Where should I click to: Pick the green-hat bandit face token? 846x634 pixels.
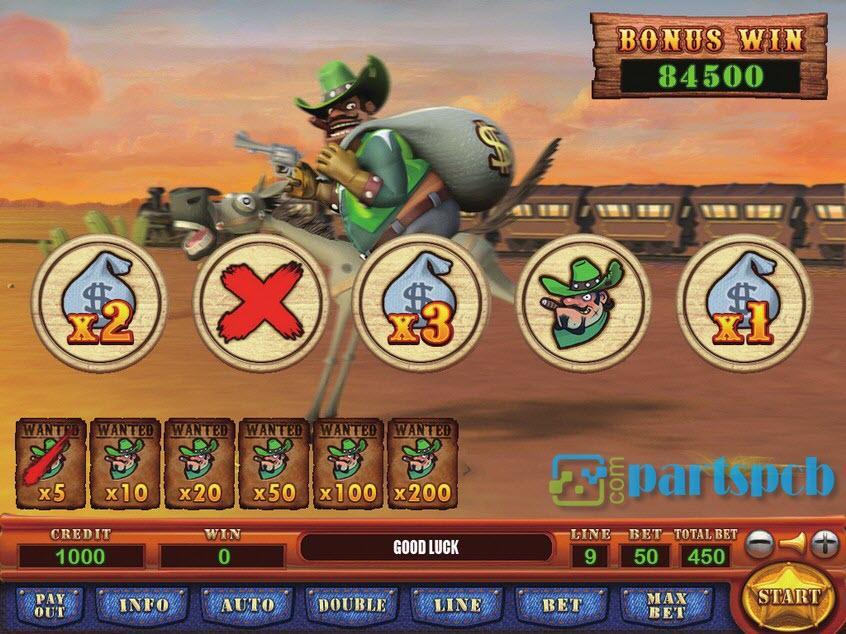point(583,301)
